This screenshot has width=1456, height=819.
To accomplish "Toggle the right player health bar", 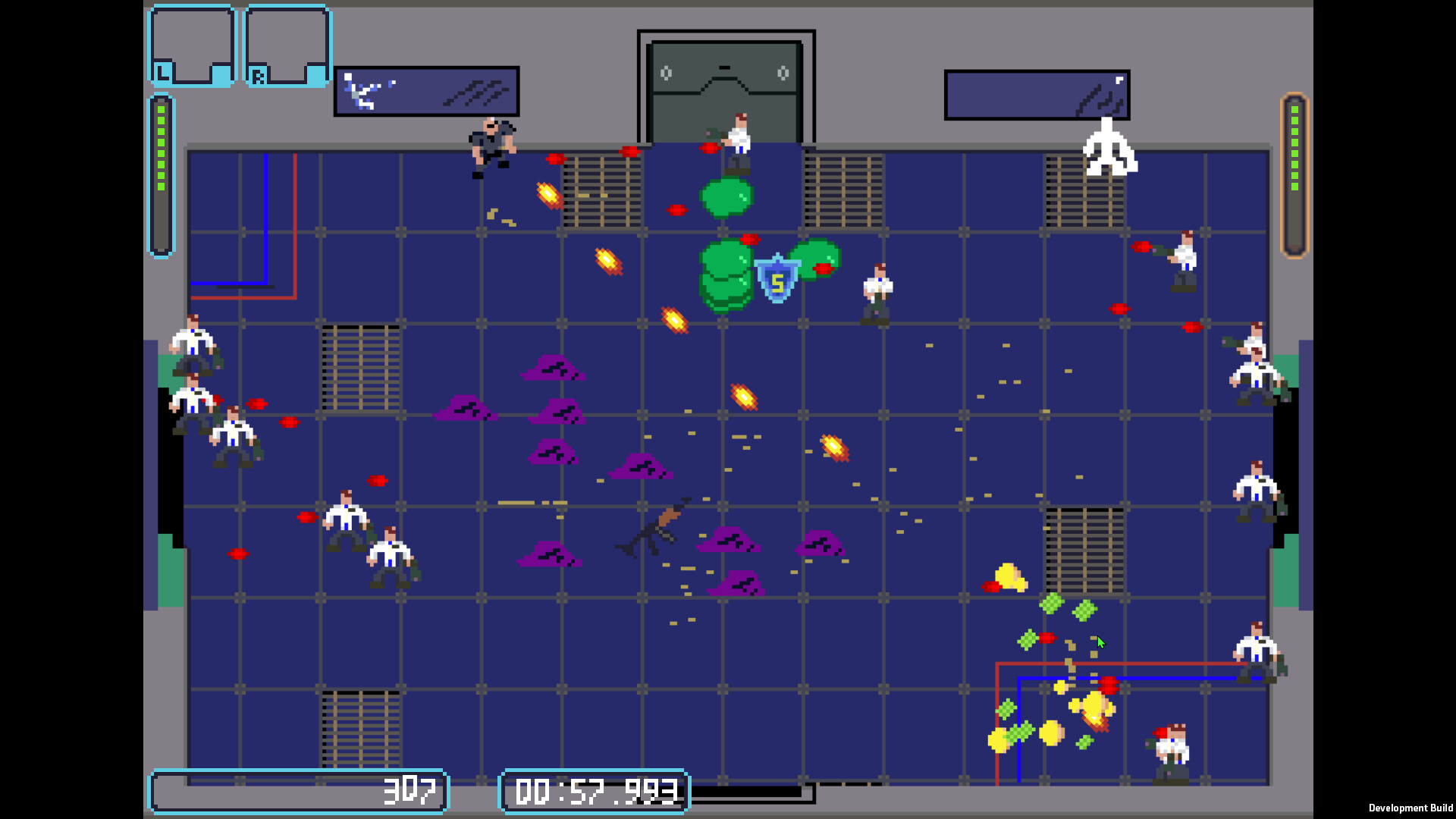I will 1294,174.
